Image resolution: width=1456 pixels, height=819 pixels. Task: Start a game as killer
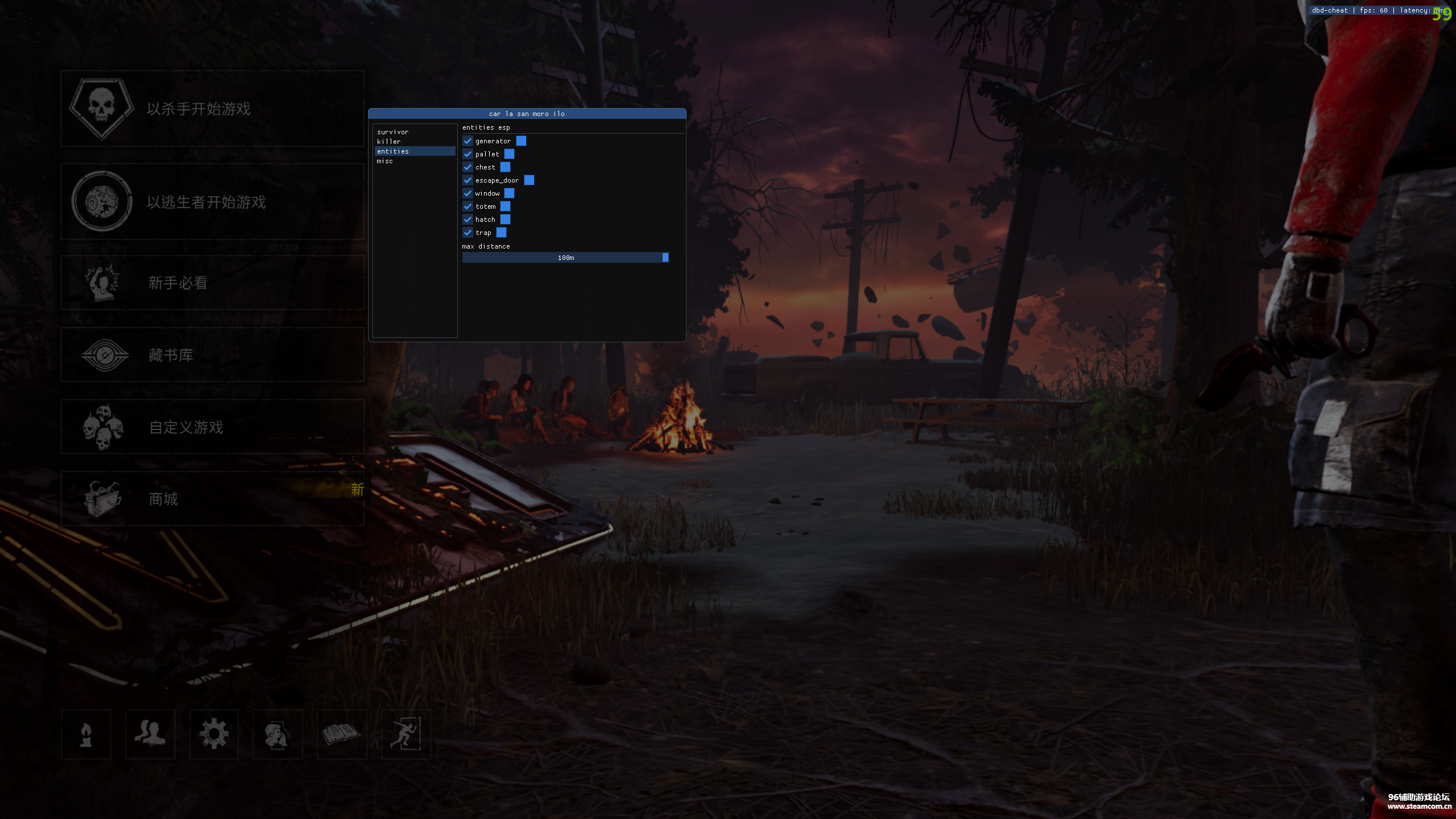(212, 109)
